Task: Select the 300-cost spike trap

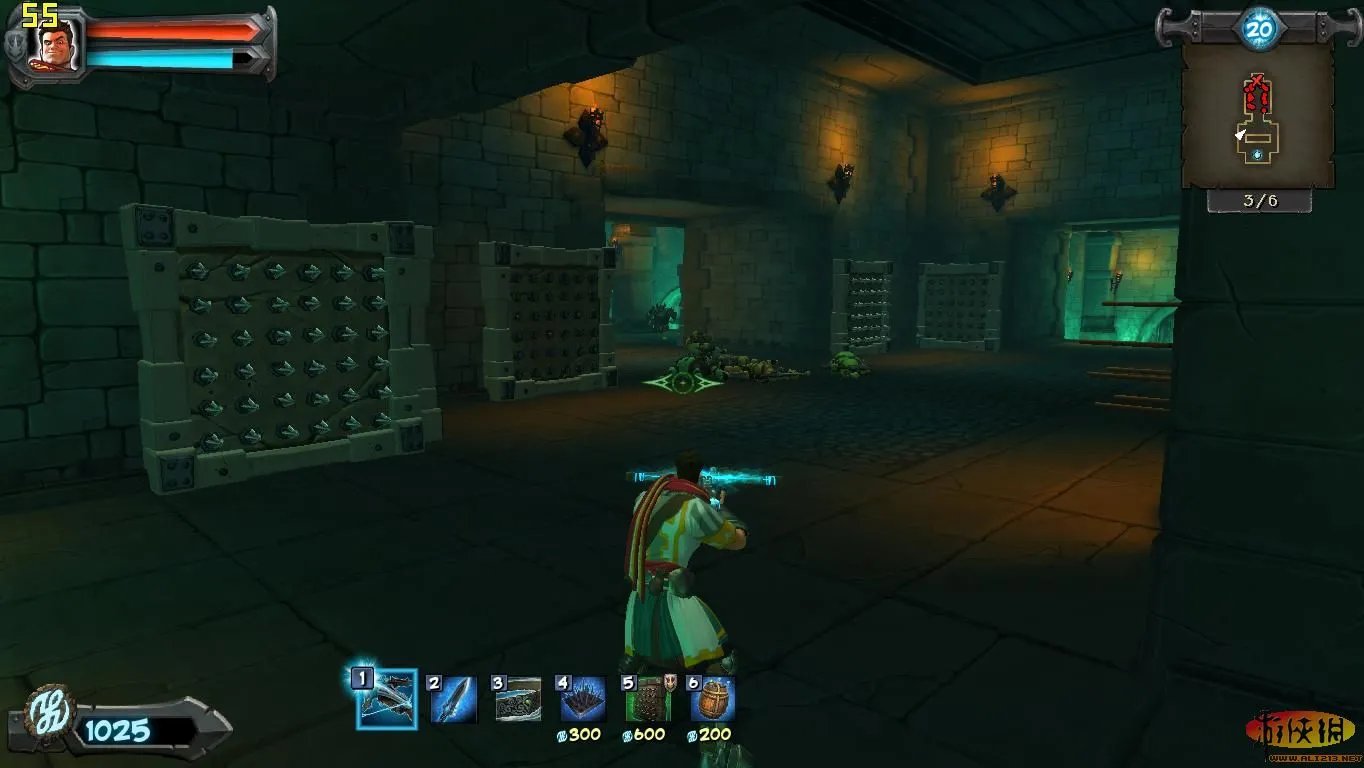Action: (582, 699)
